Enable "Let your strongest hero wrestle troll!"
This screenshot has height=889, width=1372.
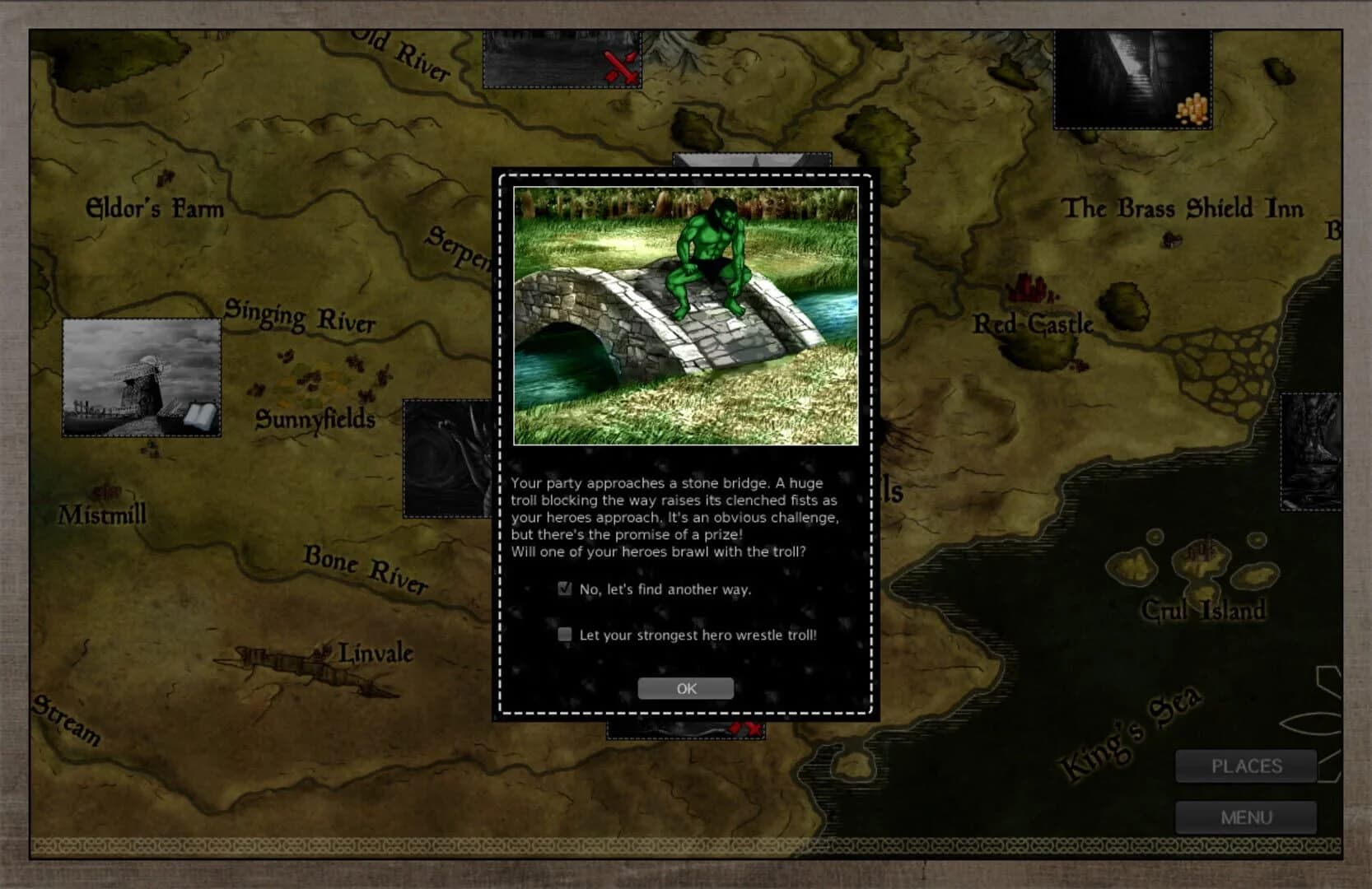564,635
